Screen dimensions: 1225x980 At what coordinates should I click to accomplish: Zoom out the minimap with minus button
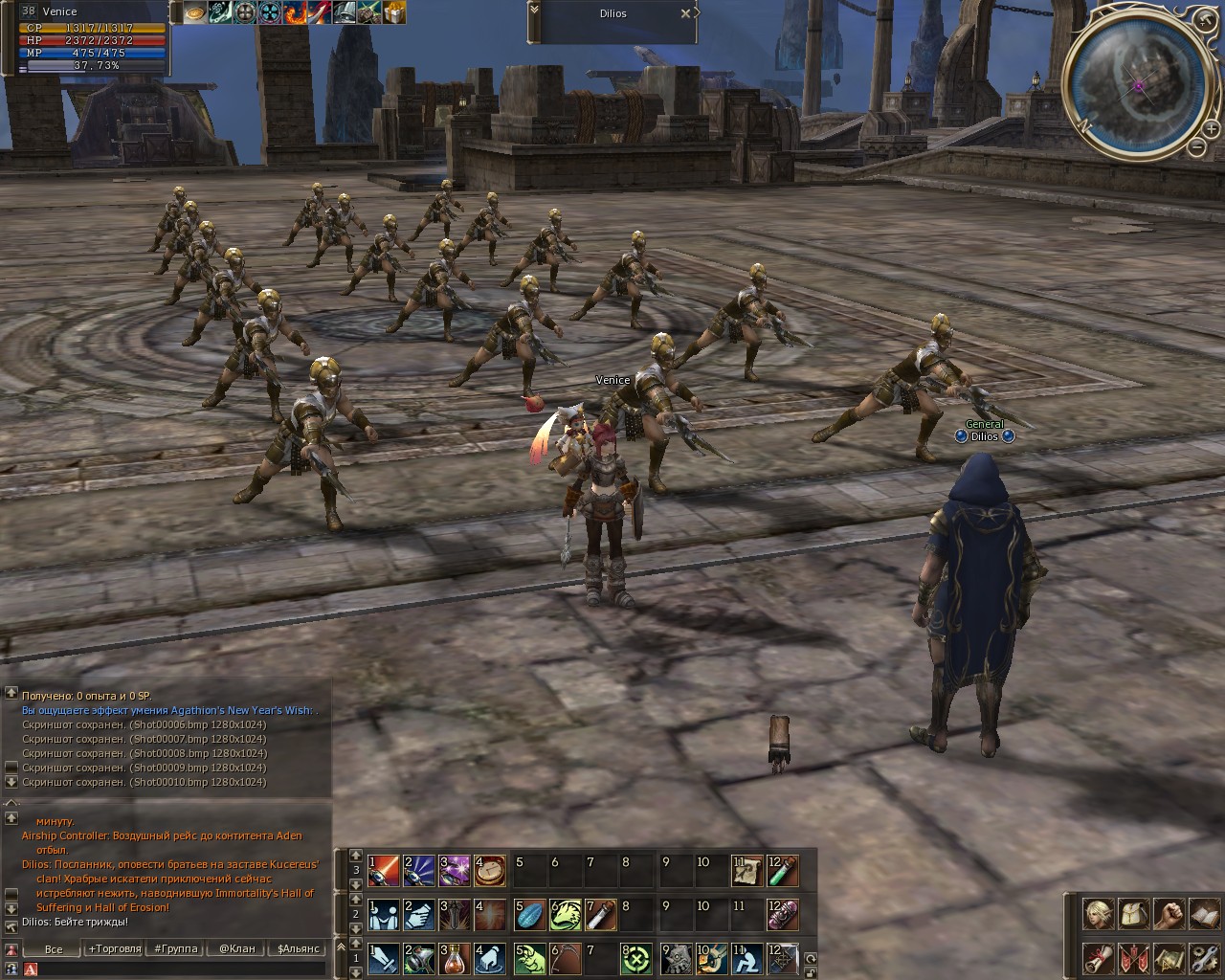click(1196, 146)
